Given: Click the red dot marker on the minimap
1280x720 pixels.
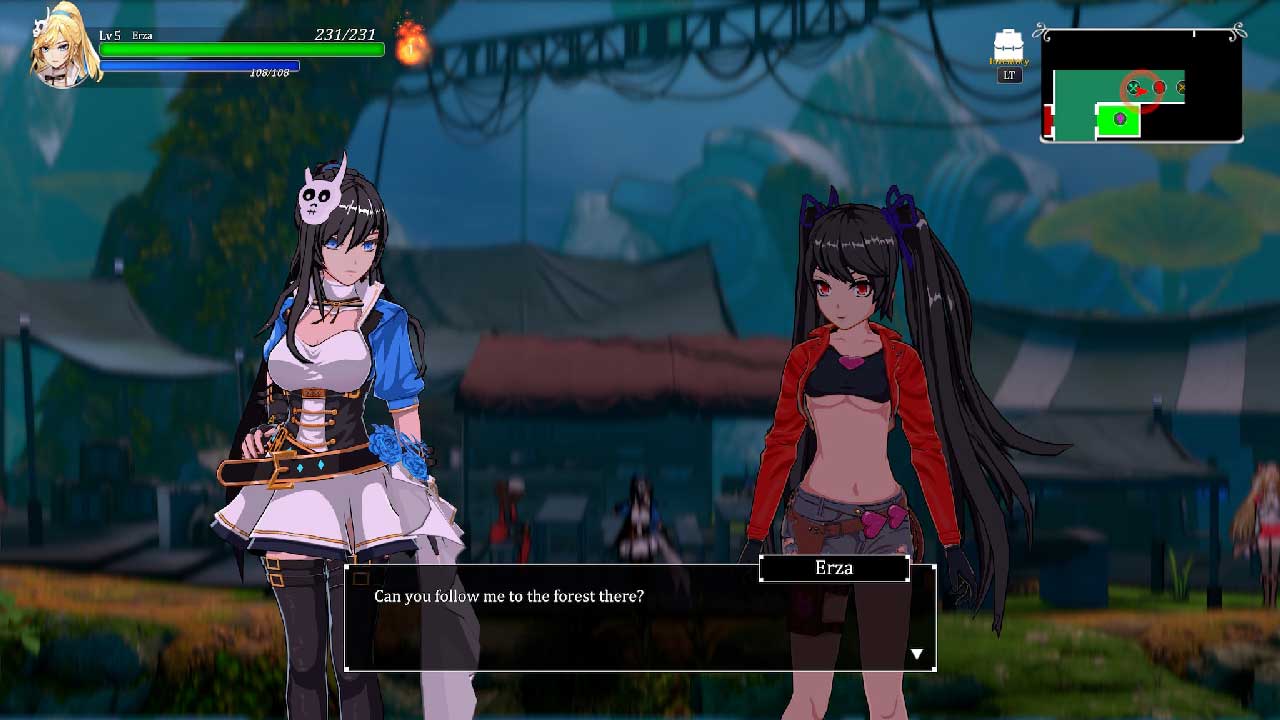Looking at the screenshot, I should click(1159, 88).
